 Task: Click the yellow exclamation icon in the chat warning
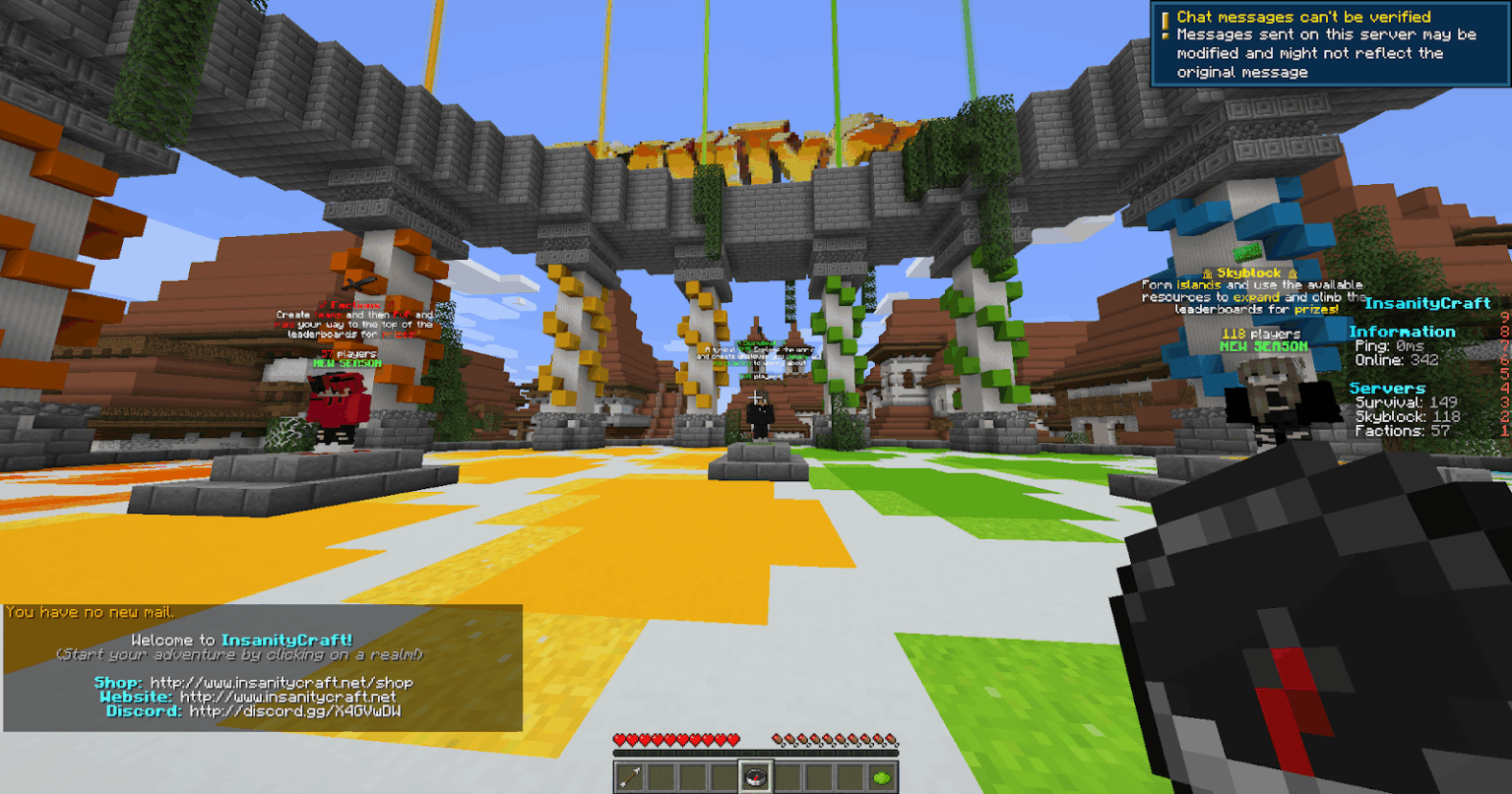(x=1165, y=24)
